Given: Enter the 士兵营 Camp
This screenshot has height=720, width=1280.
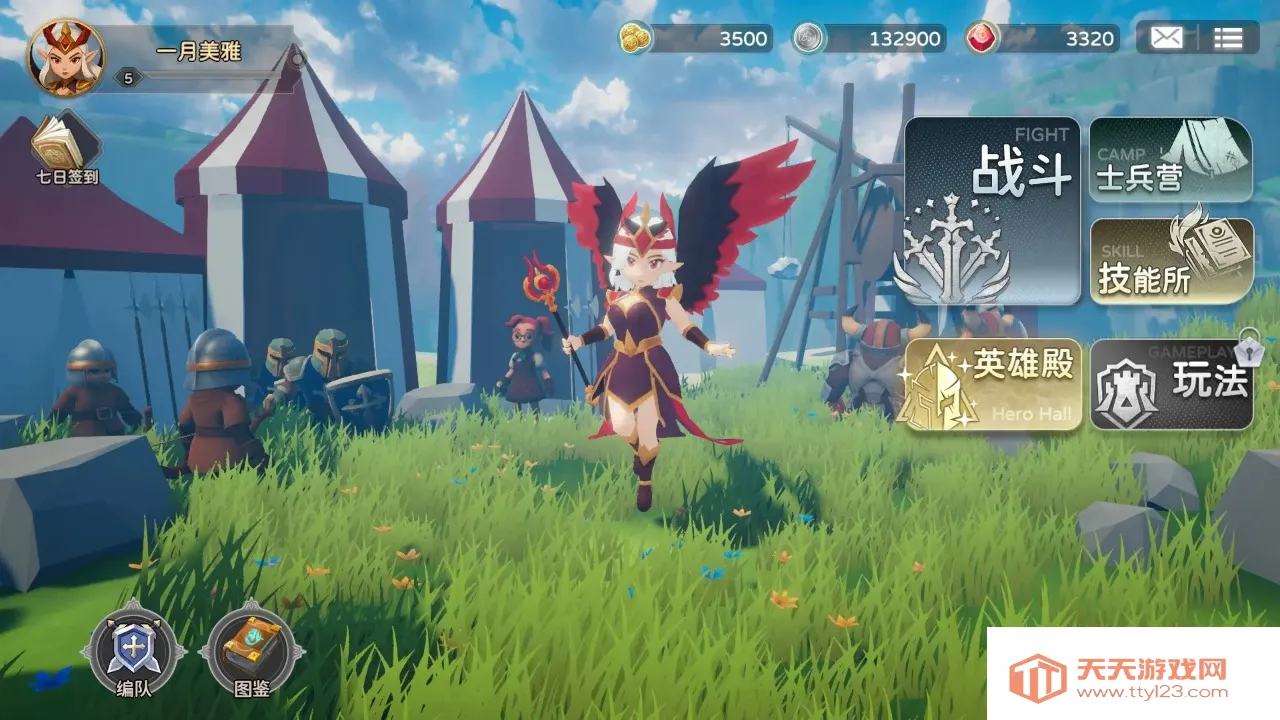Looking at the screenshot, I should [1170, 160].
